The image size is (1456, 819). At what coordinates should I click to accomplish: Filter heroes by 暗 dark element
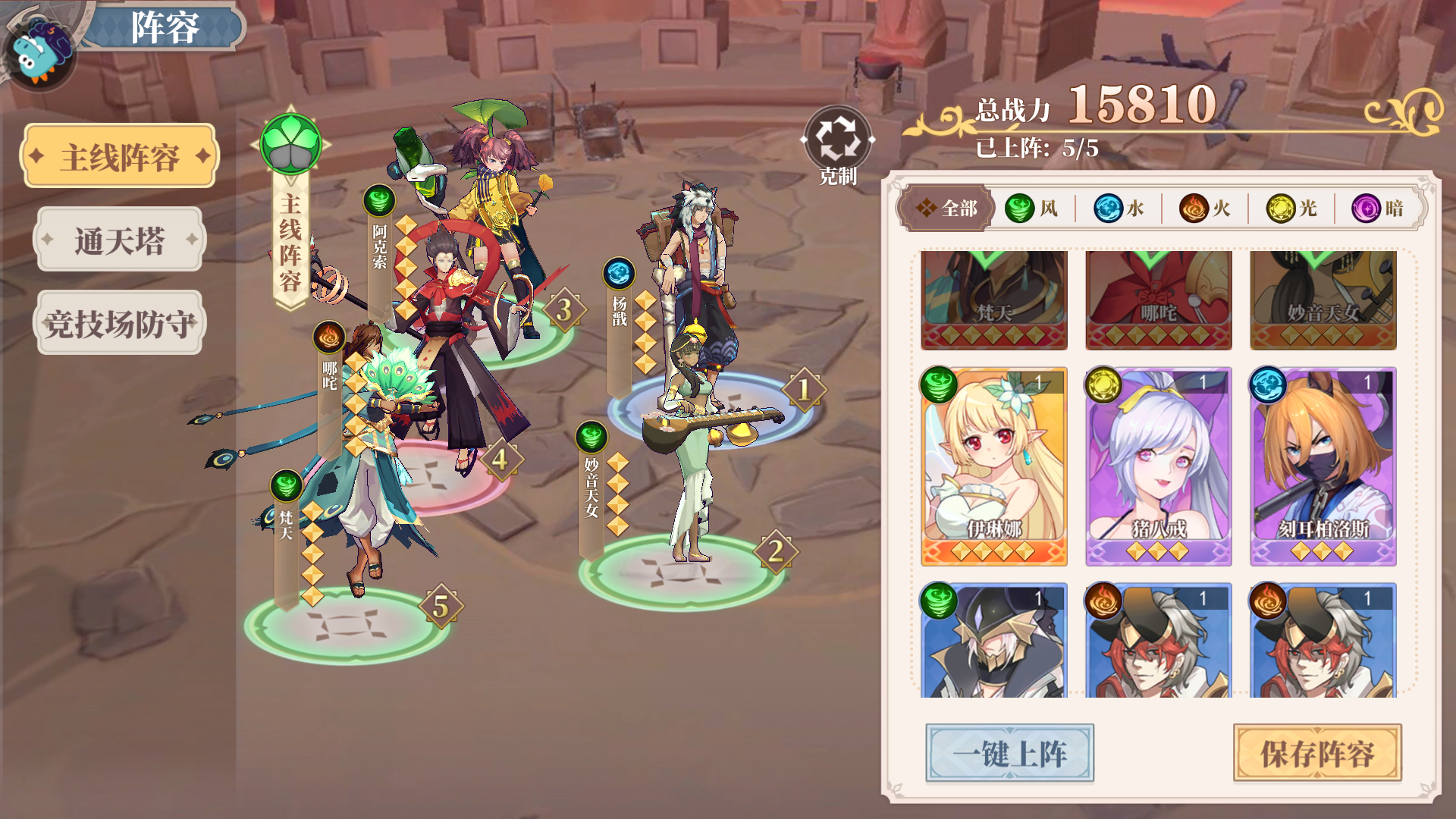pyautogui.click(x=1378, y=208)
